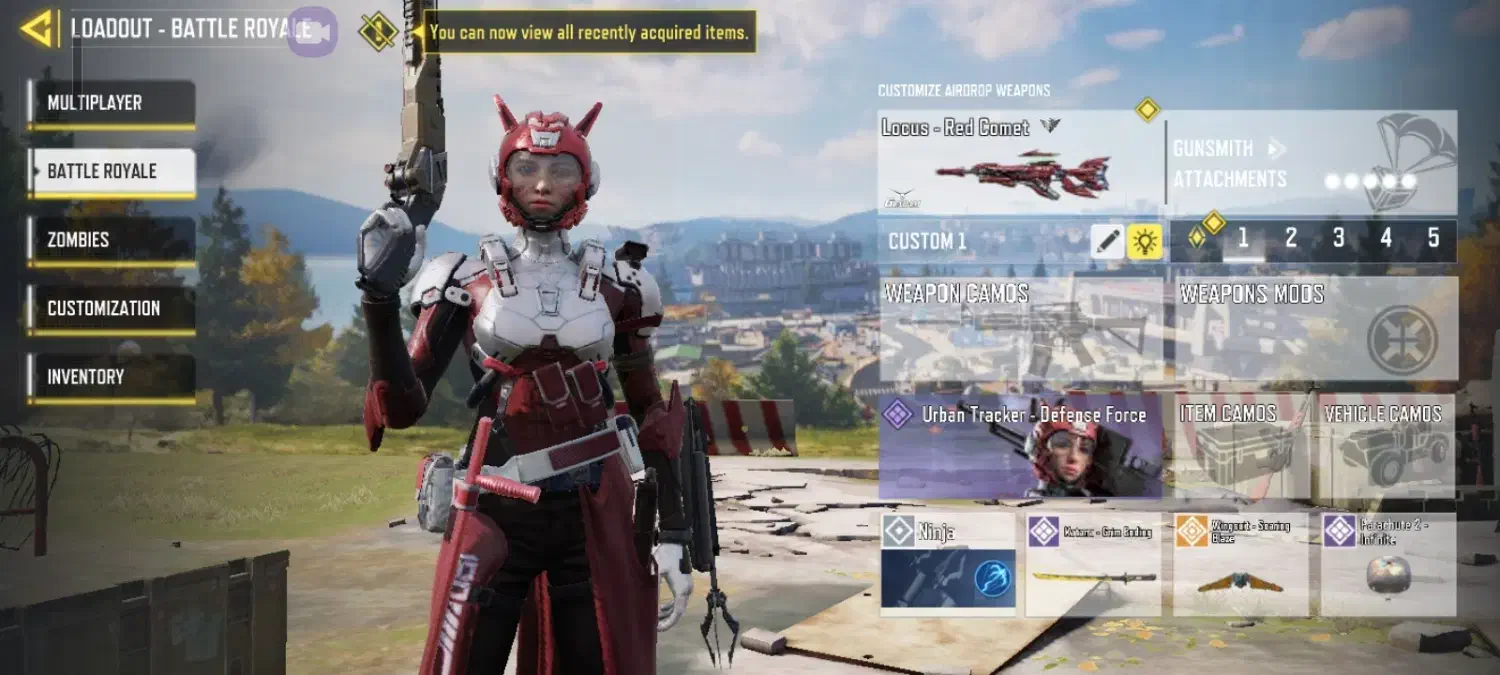Choose the Ninja class tile
The height and width of the screenshot is (675, 1500).
(948, 565)
